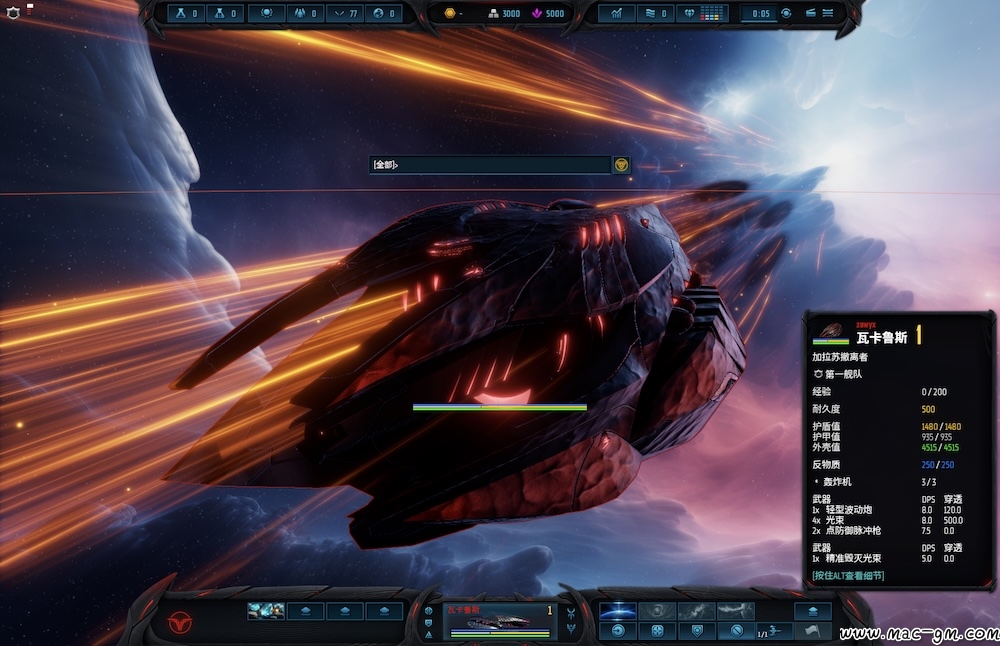Viewport: 1000px width, 646px height.
Task: Click the shield command button in bottom bar
Action: (696, 631)
